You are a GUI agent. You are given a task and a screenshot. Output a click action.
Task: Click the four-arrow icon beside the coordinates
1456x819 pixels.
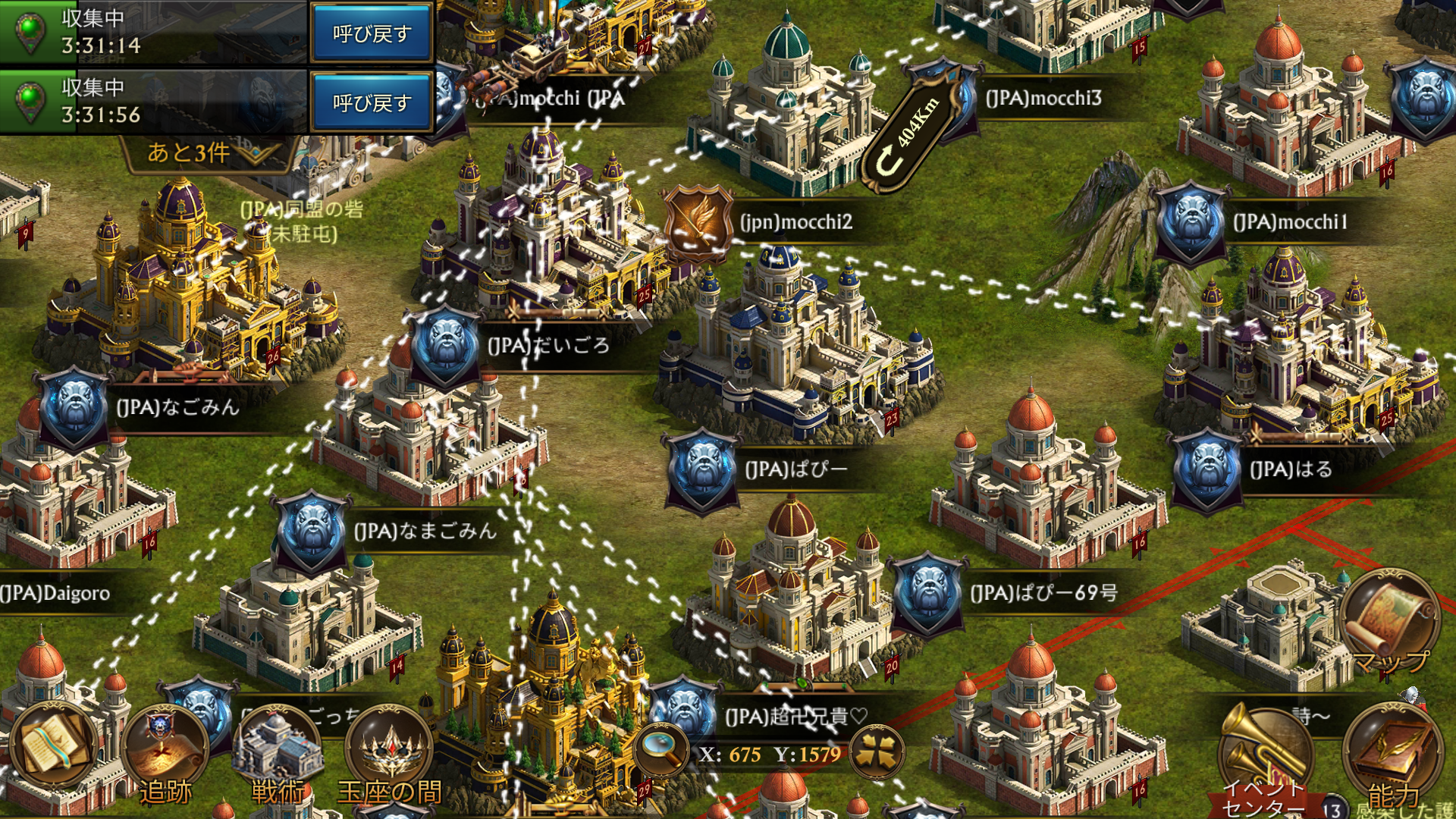pyautogui.click(x=877, y=753)
